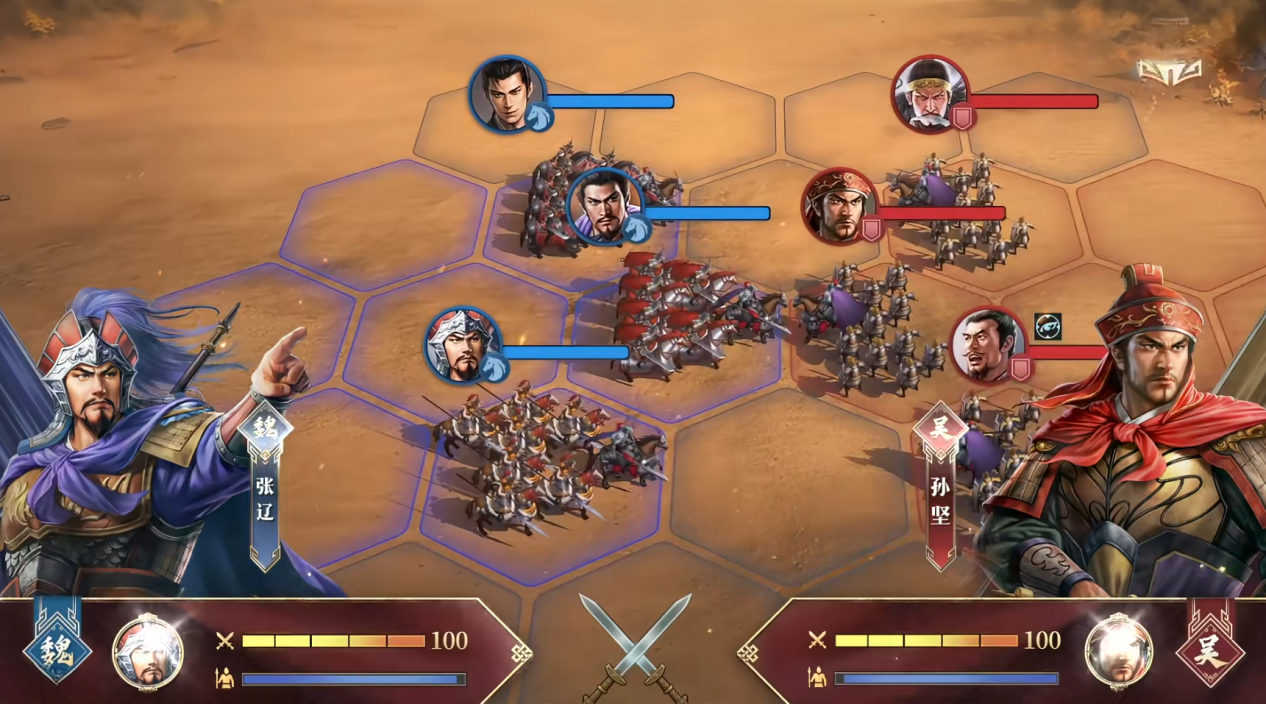Select the blue topknot general portrait
Image resolution: width=1266 pixels, height=704 pixels.
coord(605,207)
